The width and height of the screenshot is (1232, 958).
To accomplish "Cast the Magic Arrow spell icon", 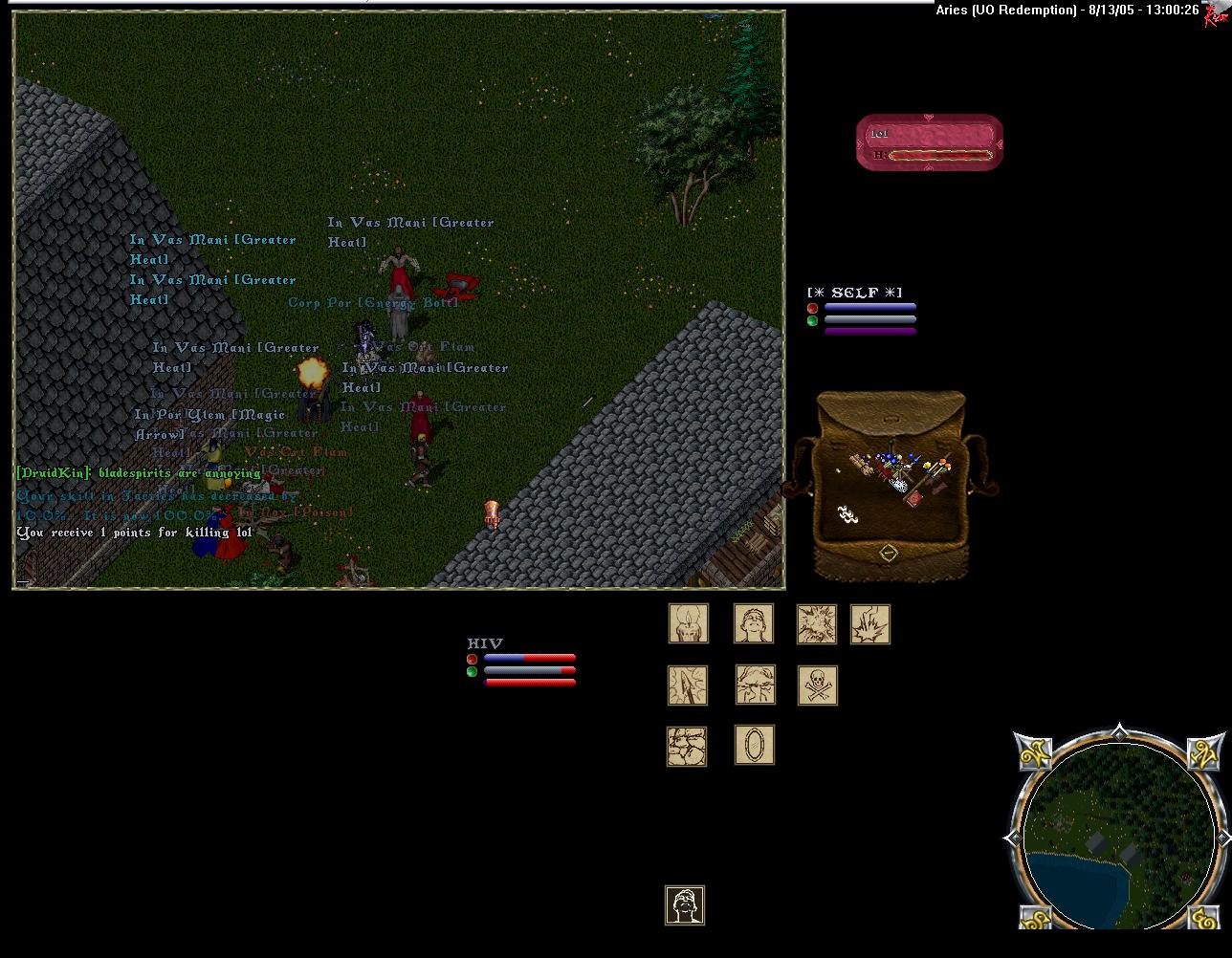I will point(687,685).
